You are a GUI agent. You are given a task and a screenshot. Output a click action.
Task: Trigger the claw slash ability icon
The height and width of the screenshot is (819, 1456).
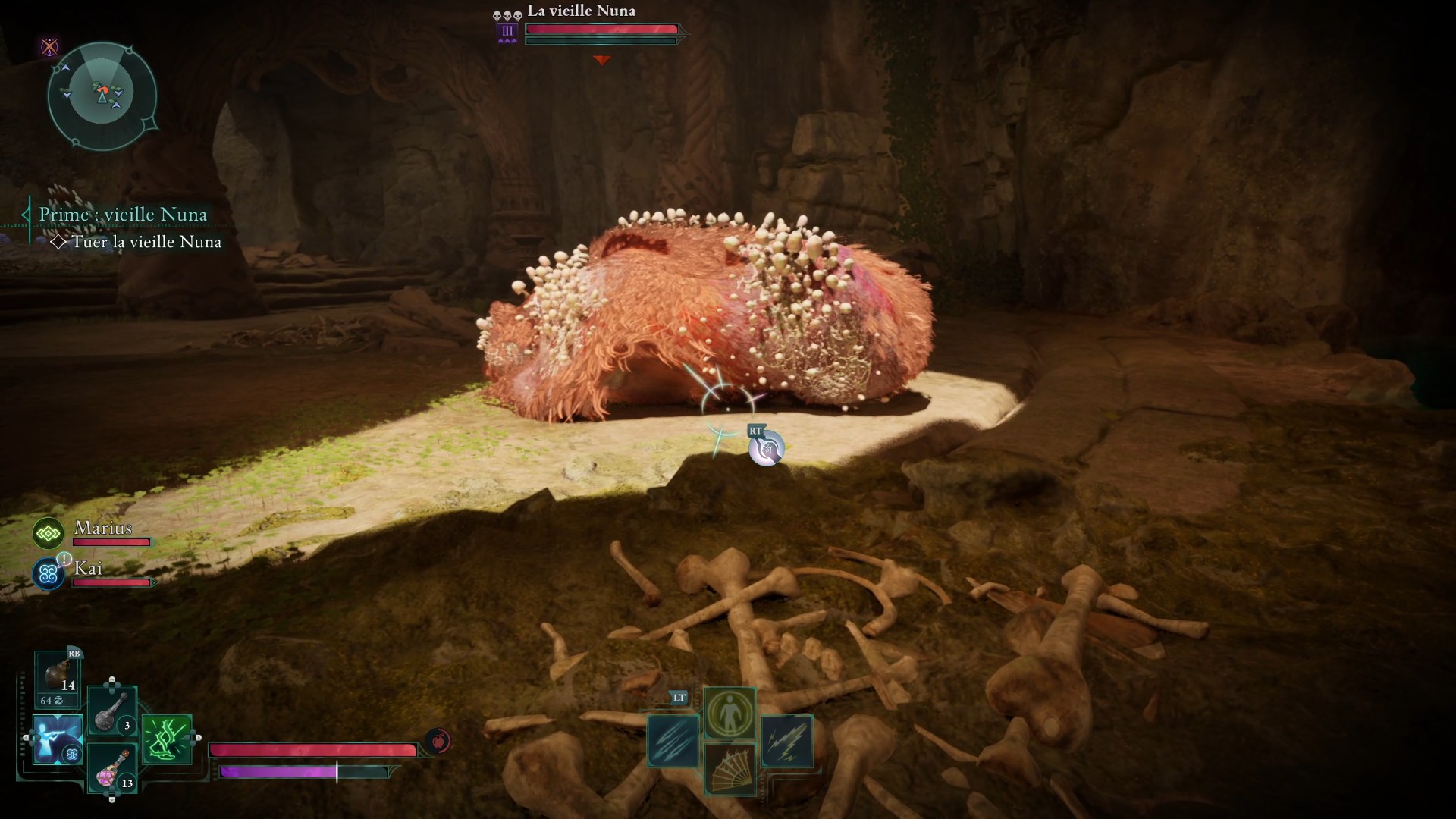coord(673,741)
